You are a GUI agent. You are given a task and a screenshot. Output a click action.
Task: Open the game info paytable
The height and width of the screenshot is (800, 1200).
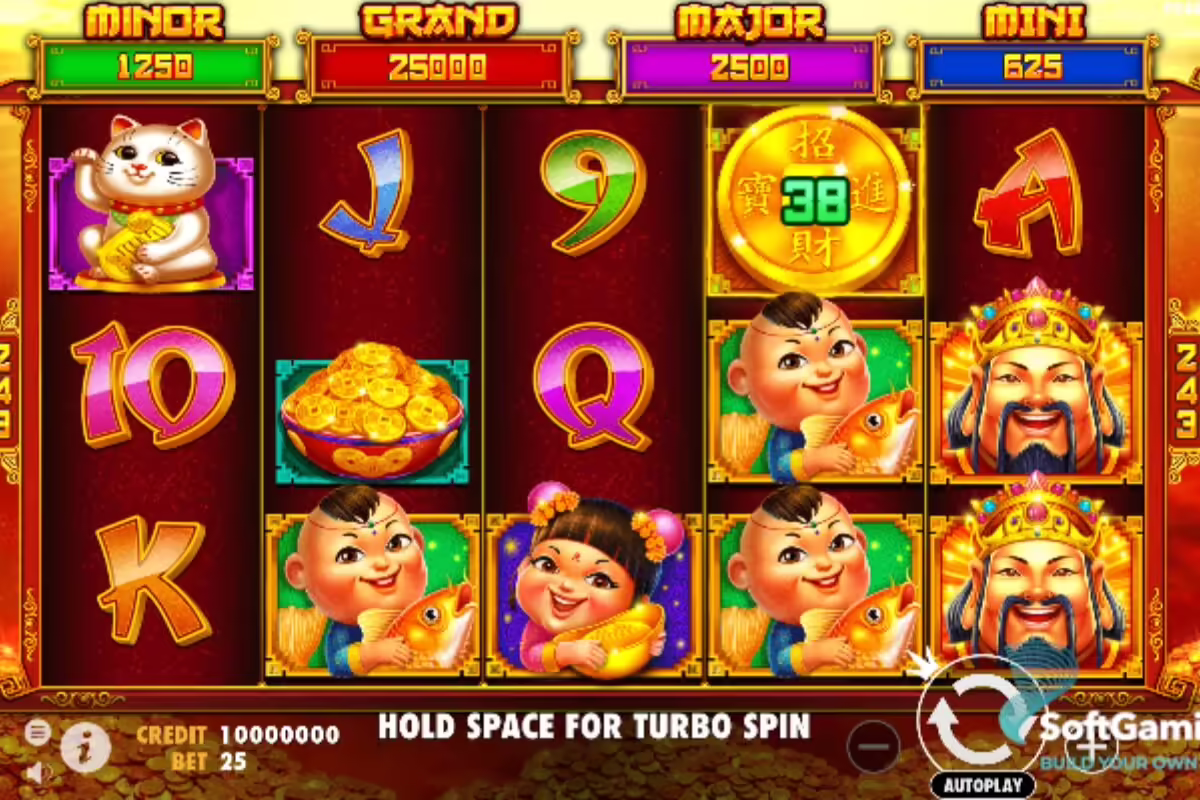coord(85,747)
